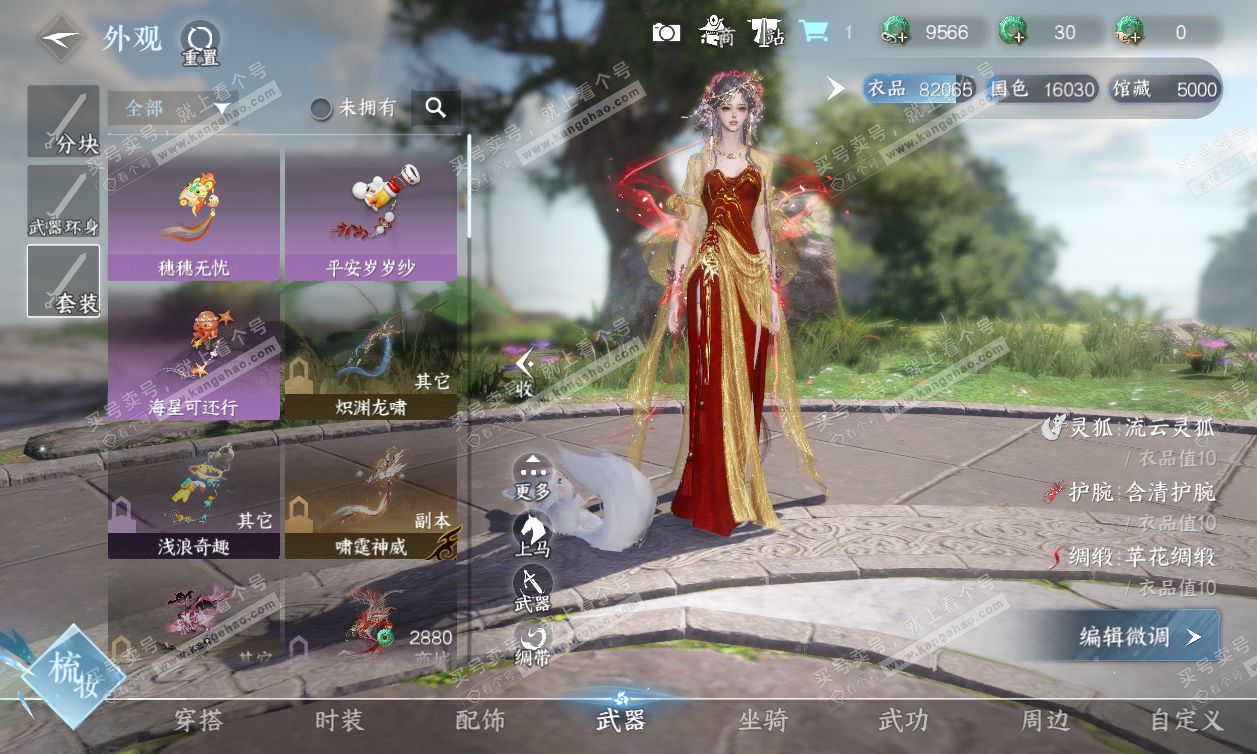Open the shopping cart icon
The image size is (1257, 754).
click(x=814, y=32)
